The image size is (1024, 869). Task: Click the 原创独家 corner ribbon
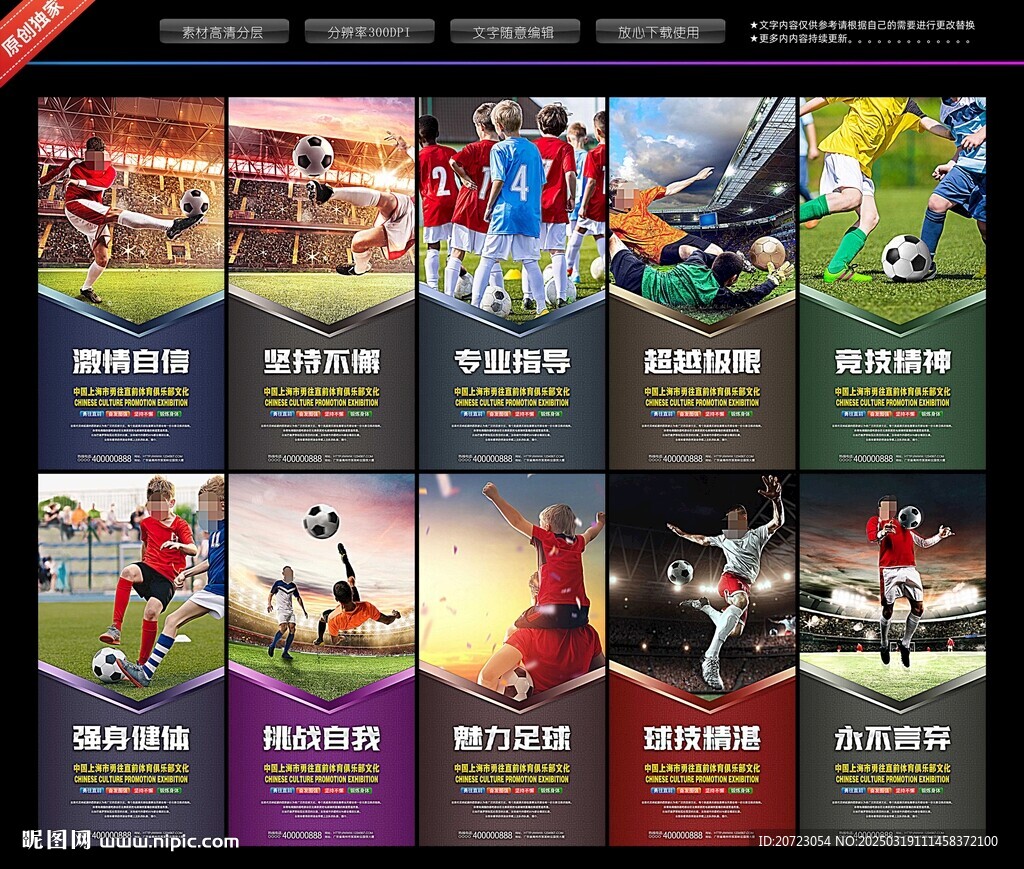click(x=35, y=28)
